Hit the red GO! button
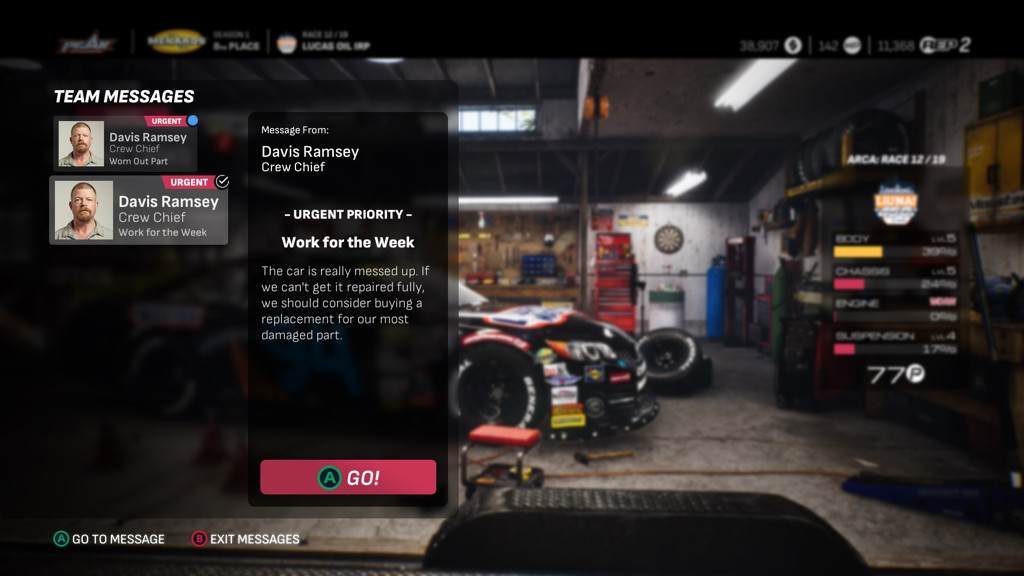 point(348,477)
